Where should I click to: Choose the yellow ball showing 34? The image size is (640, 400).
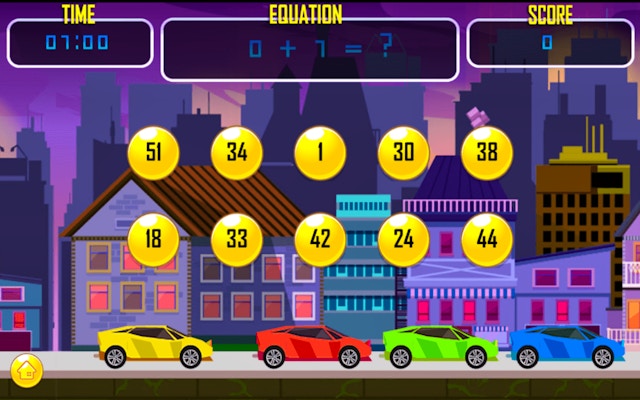(237, 153)
